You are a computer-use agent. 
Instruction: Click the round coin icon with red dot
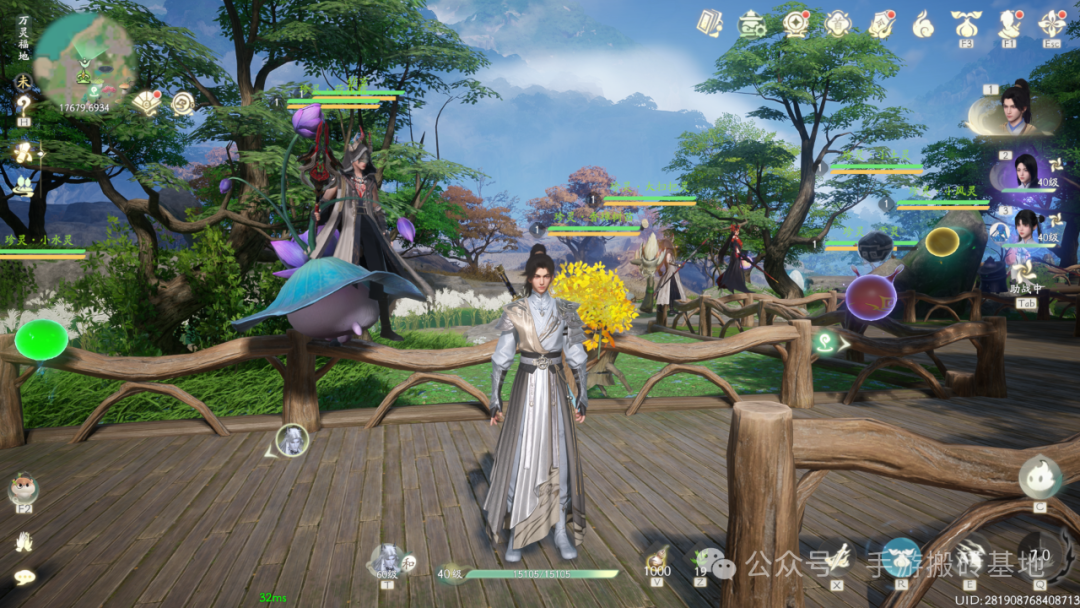pyautogui.click(x=796, y=22)
